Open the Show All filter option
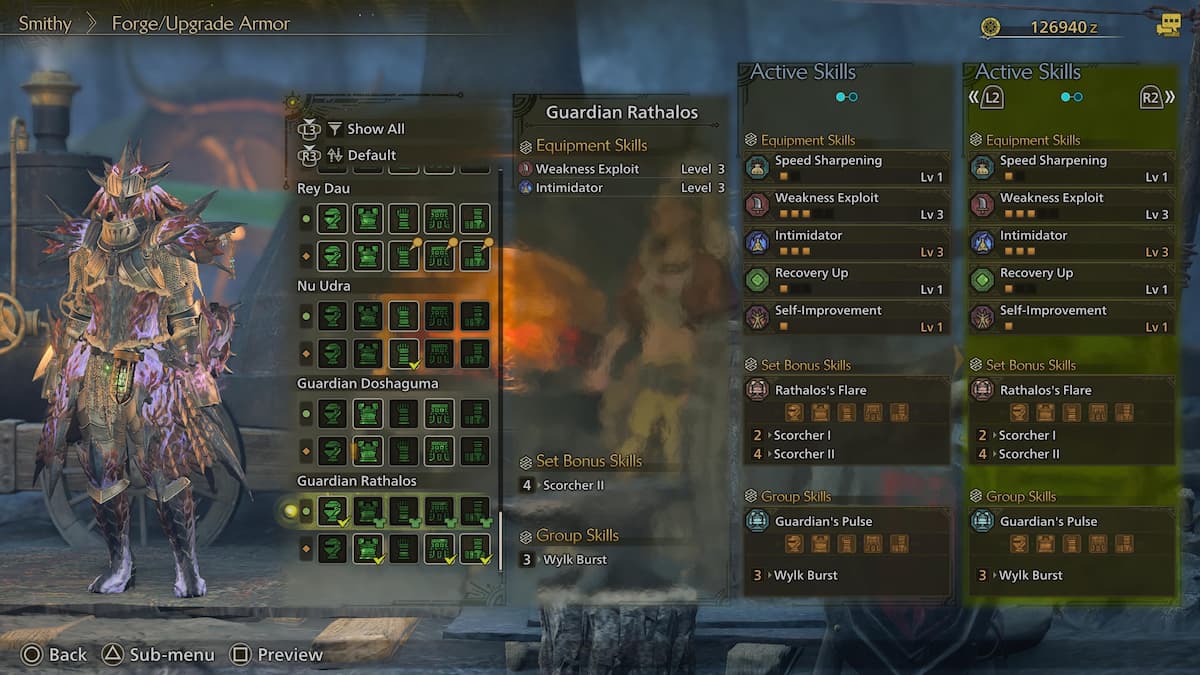Viewport: 1200px width, 675px height. 375,129
